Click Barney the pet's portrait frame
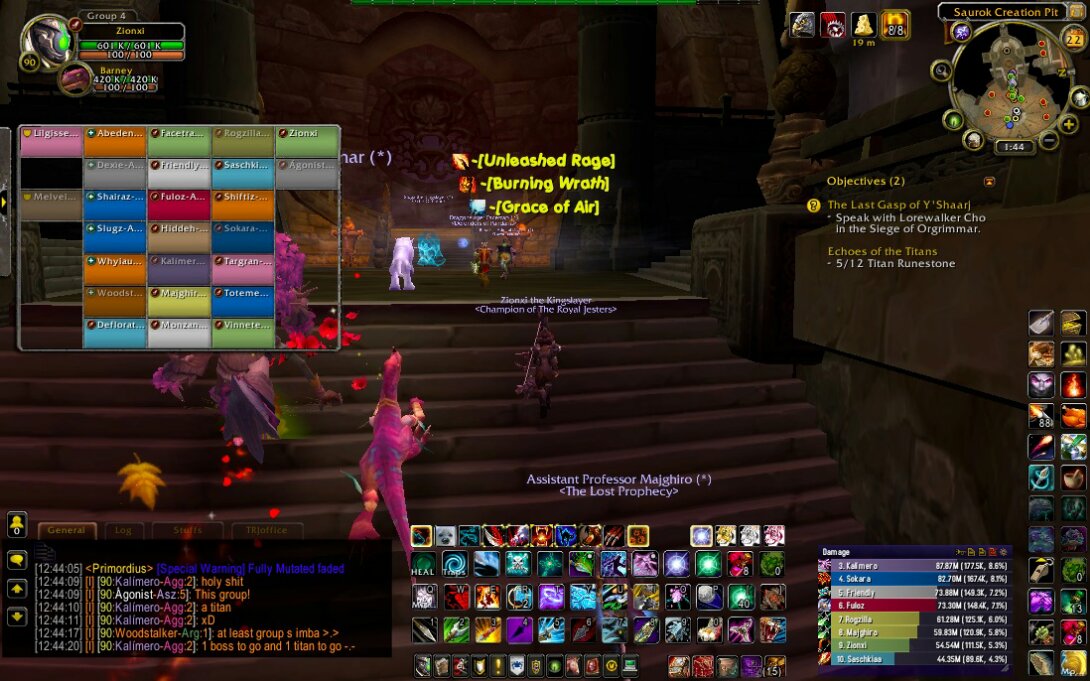 click(71, 78)
